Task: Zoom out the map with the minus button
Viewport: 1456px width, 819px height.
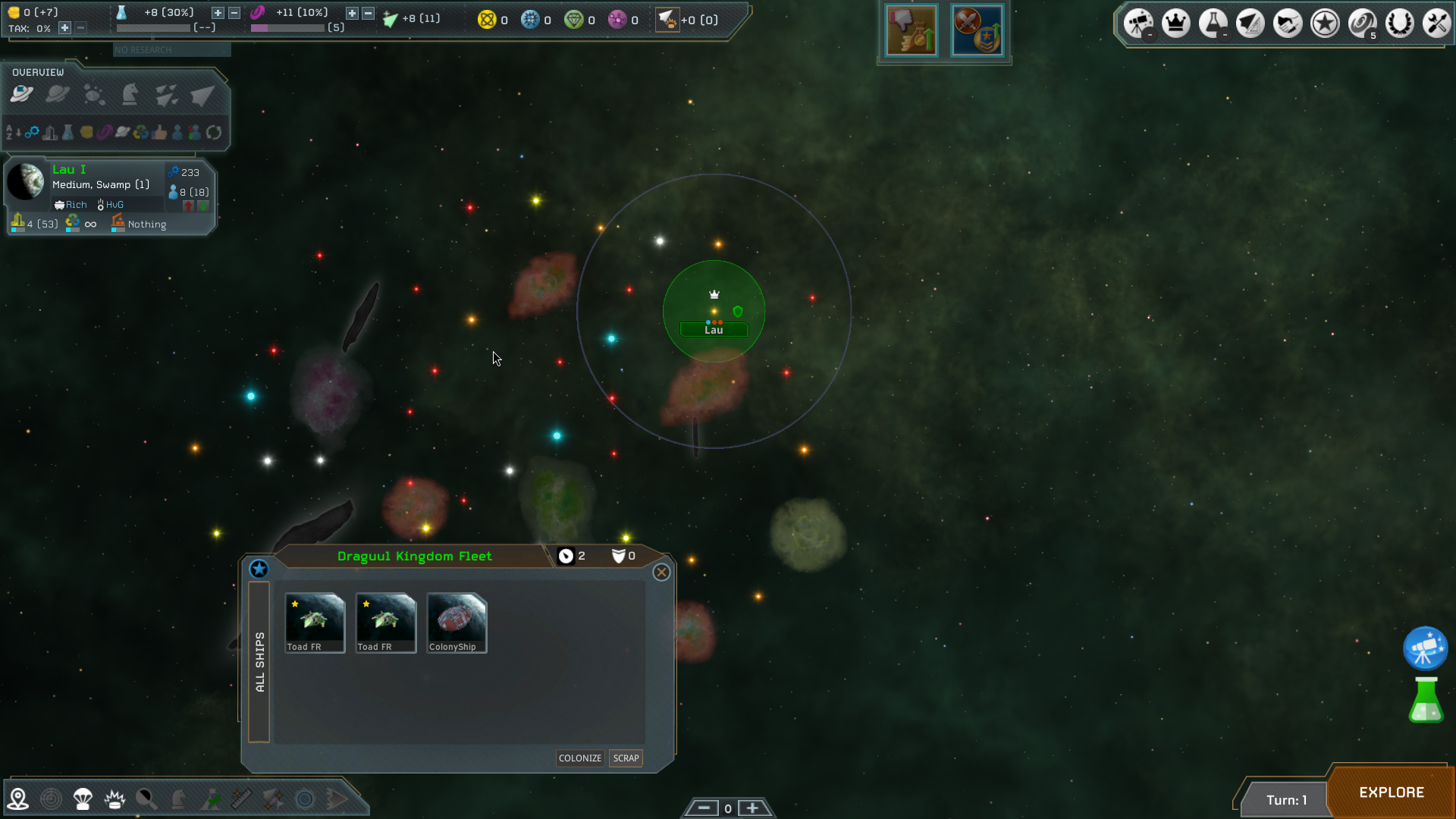Action: pos(704,808)
